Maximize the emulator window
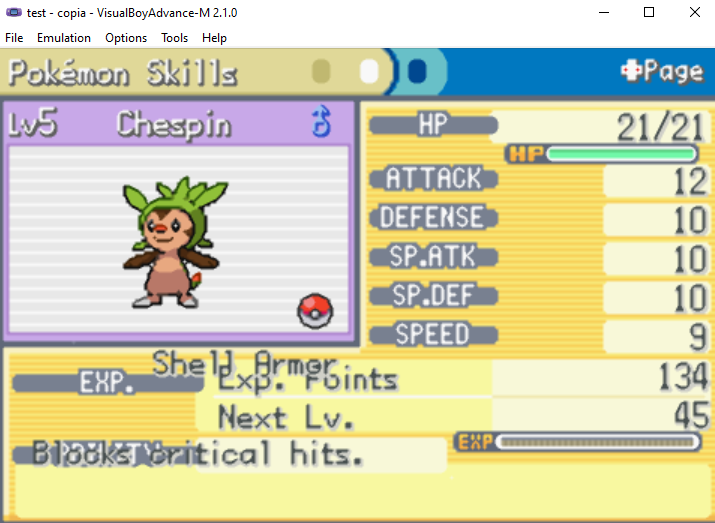 point(649,13)
